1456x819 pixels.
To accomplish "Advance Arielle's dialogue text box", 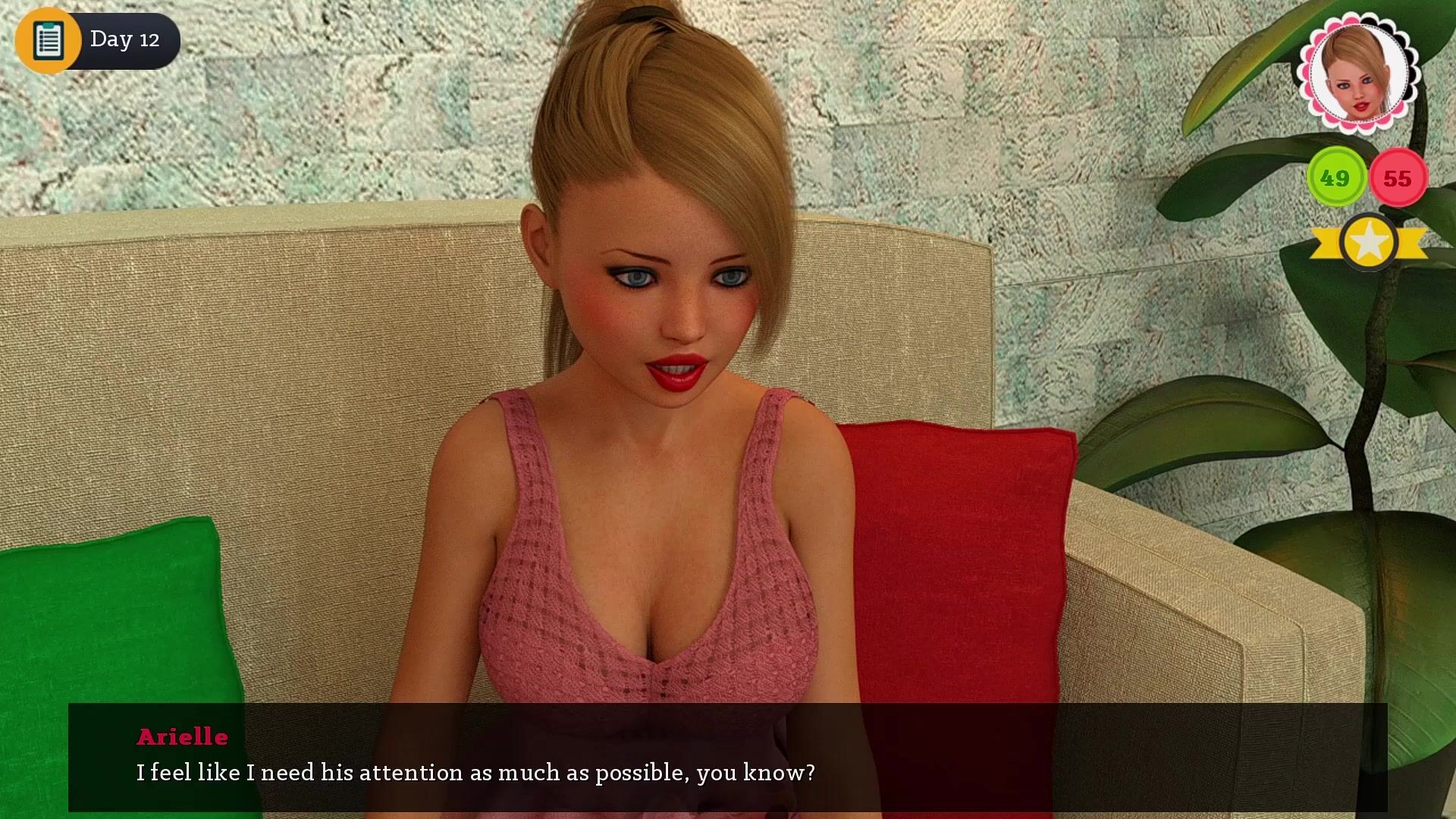I will pyautogui.click(x=727, y=757).
